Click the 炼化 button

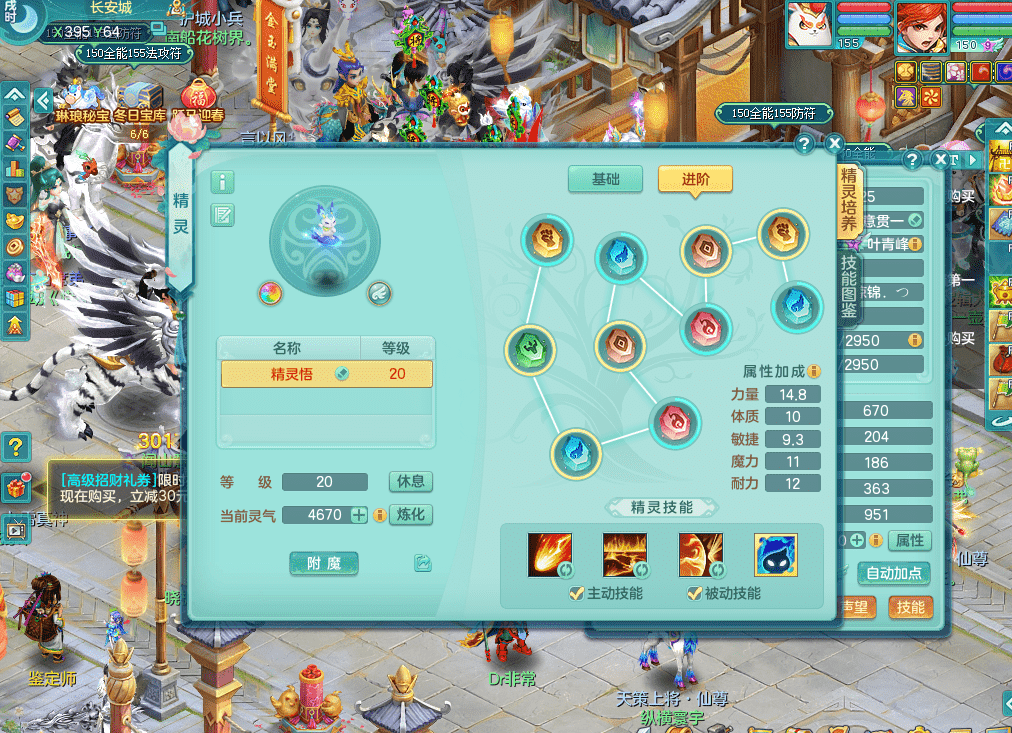[410, 515]
